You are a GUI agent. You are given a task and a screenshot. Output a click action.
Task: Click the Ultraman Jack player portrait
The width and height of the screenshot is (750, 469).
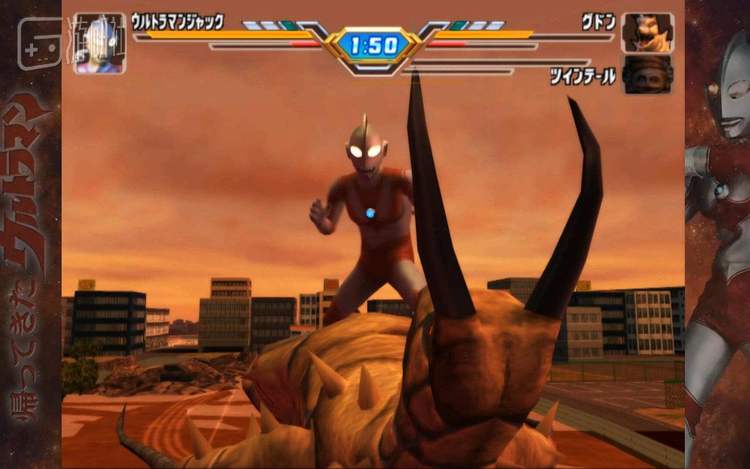(100, 44)
